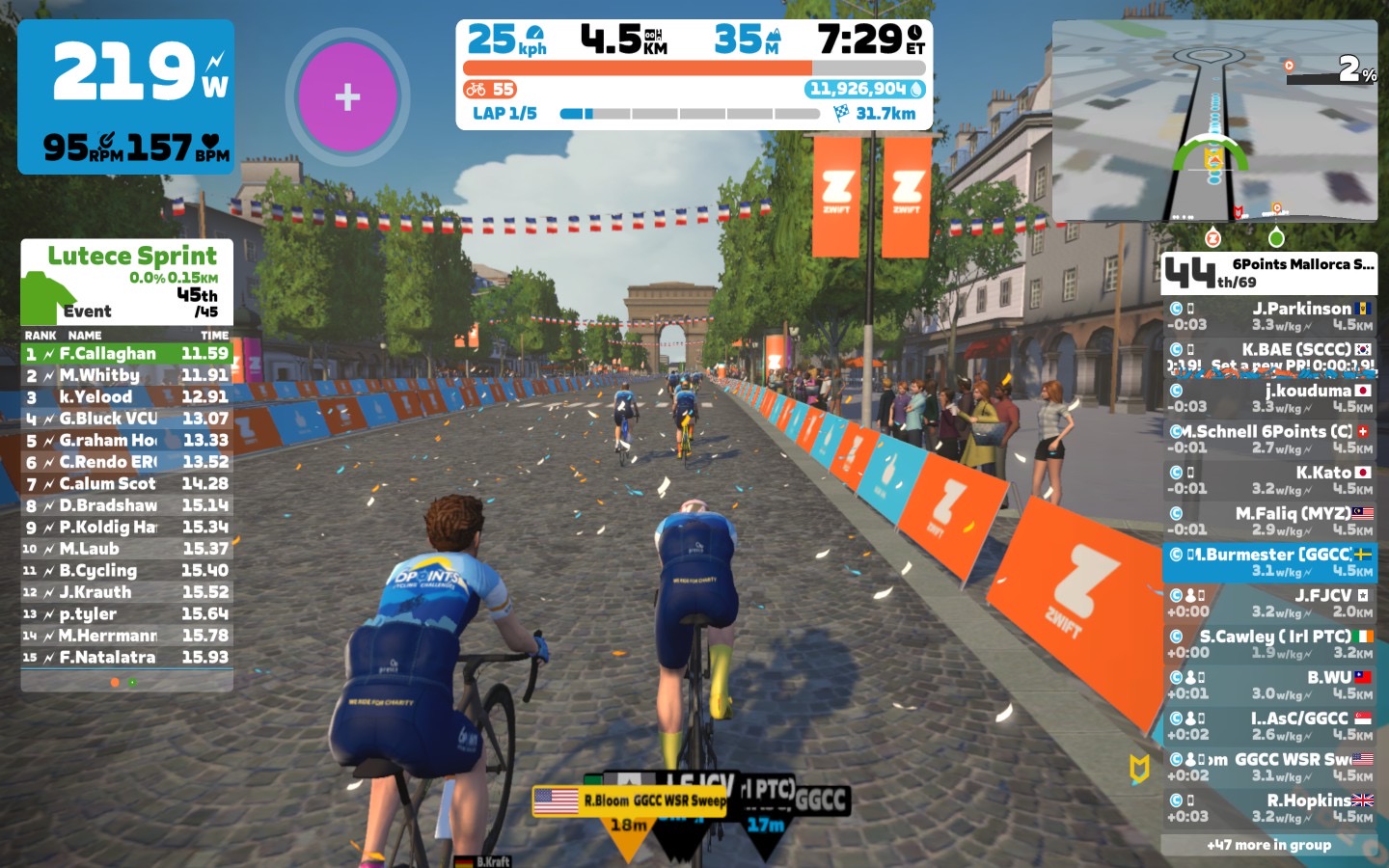The width and height of the screenshot is (1389, 868).
Task: Click the 219 W power panel
Action: coord(125,96)
